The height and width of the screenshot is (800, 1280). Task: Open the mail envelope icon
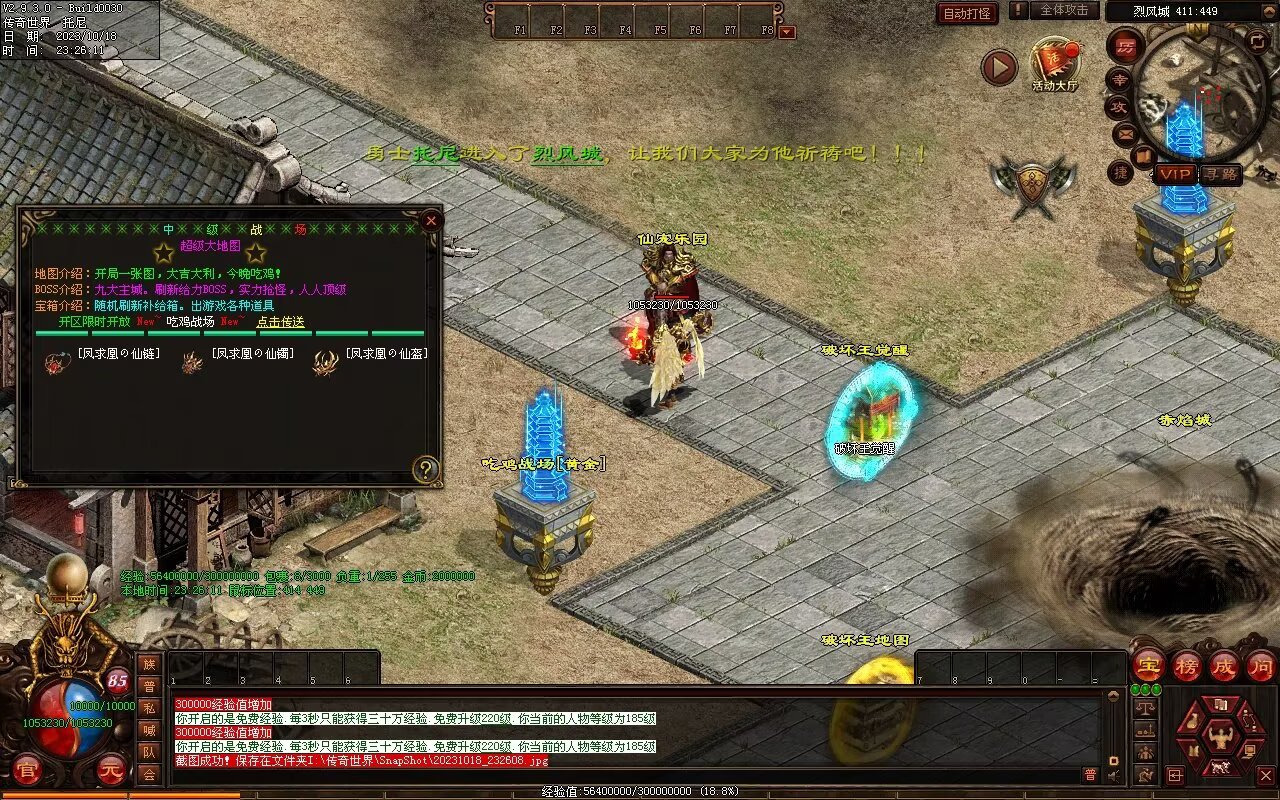pos(1125,132)
